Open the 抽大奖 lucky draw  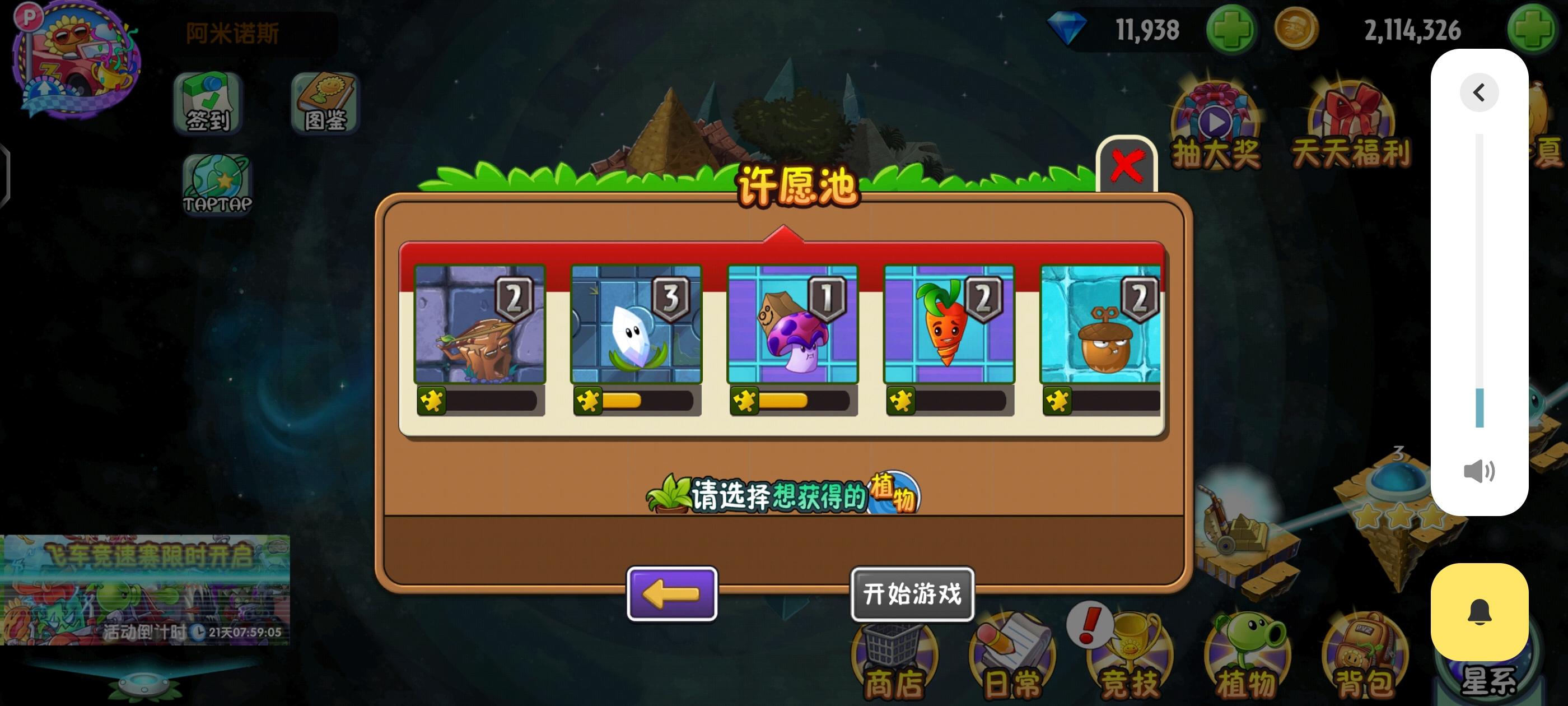click(x=1216, y=125)
